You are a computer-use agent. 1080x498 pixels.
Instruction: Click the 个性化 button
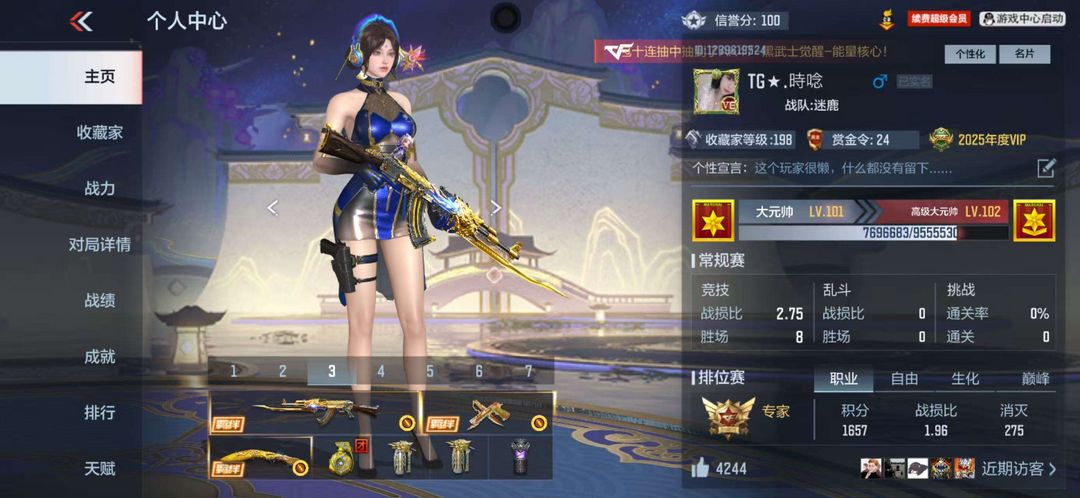coord(970,54)
